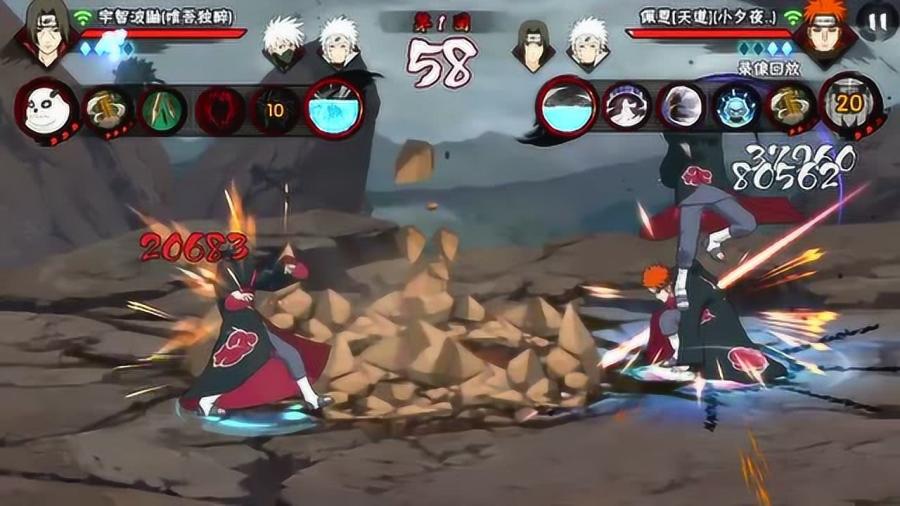Click the skill icon showing 20

coord(849,104)
